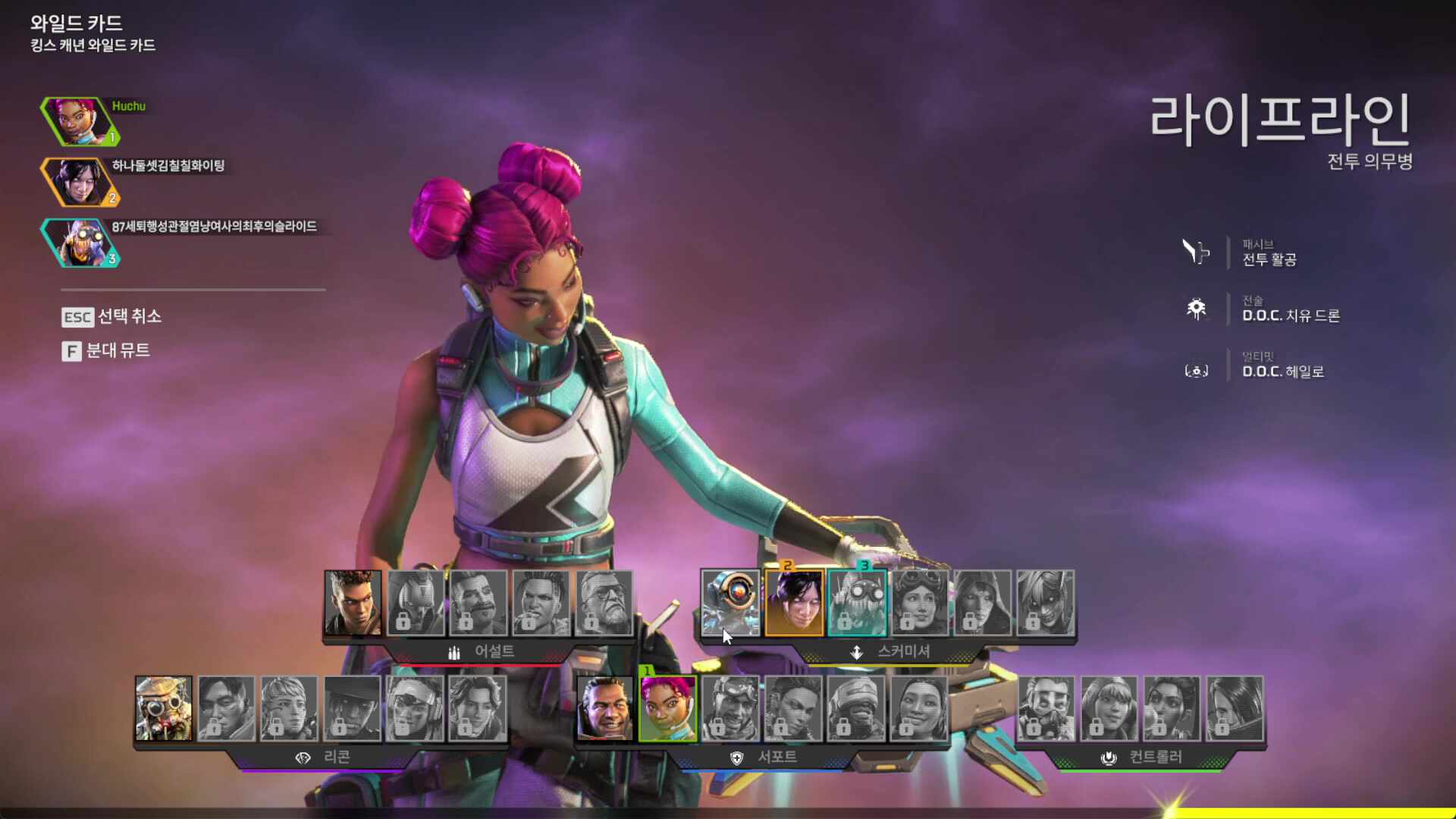Image resolution: width=1456 pixels, height=819 pixels.
Task: Pick the locked Wattson portrait
Action: click(x=1109, y=708)
